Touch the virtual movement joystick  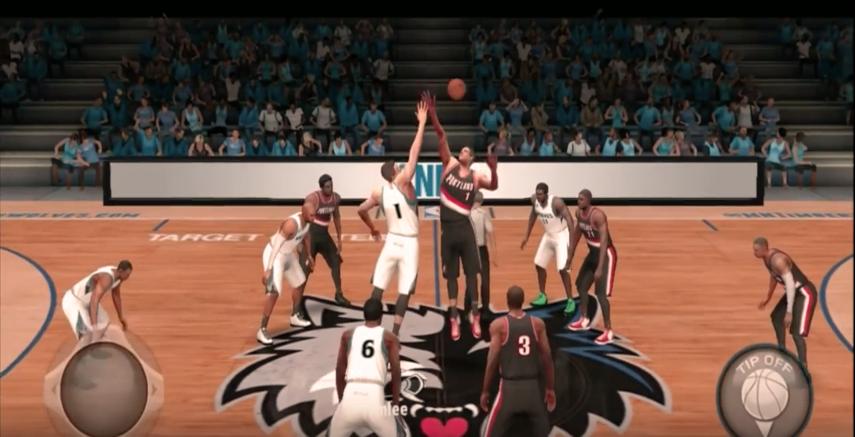pyautogui.click(x=103, y=388)
